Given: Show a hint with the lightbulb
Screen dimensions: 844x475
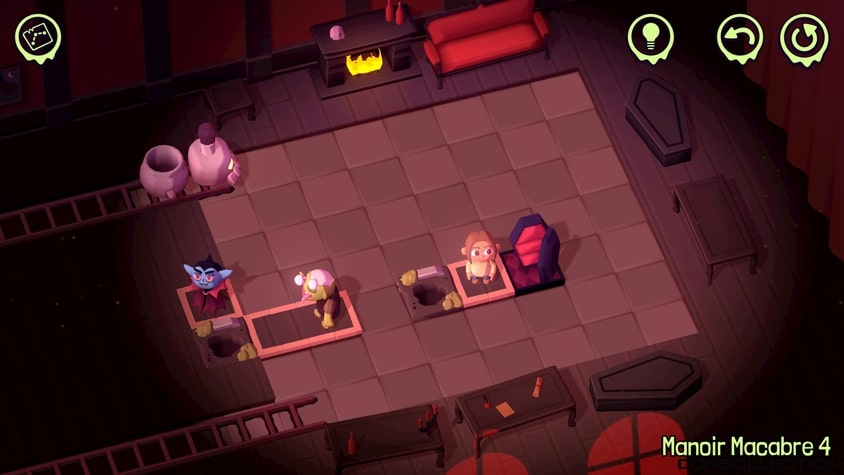Looking at the screenshot, I should pos(650,38).
